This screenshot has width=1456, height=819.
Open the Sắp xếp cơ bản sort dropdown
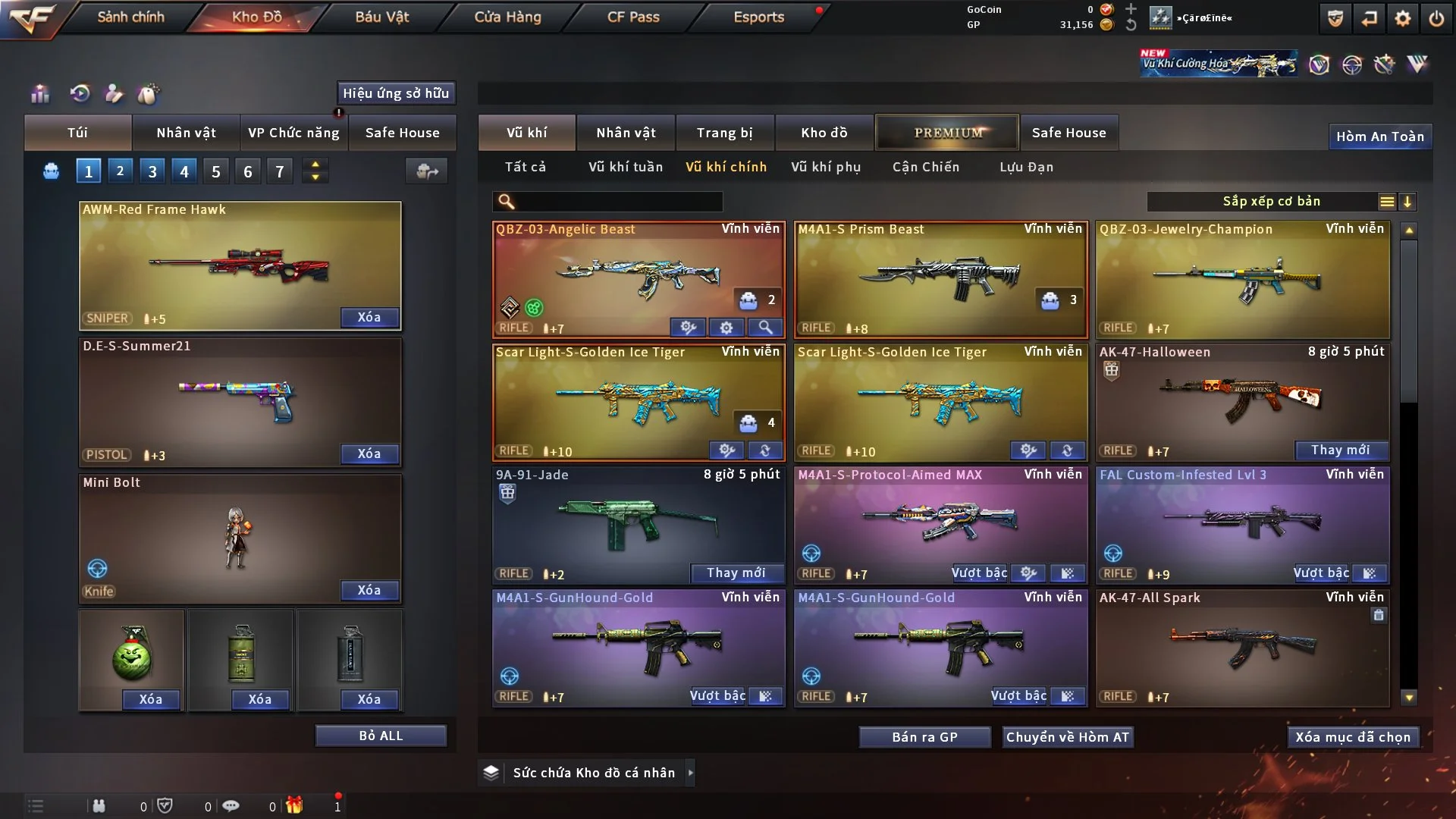[1271, 202]
